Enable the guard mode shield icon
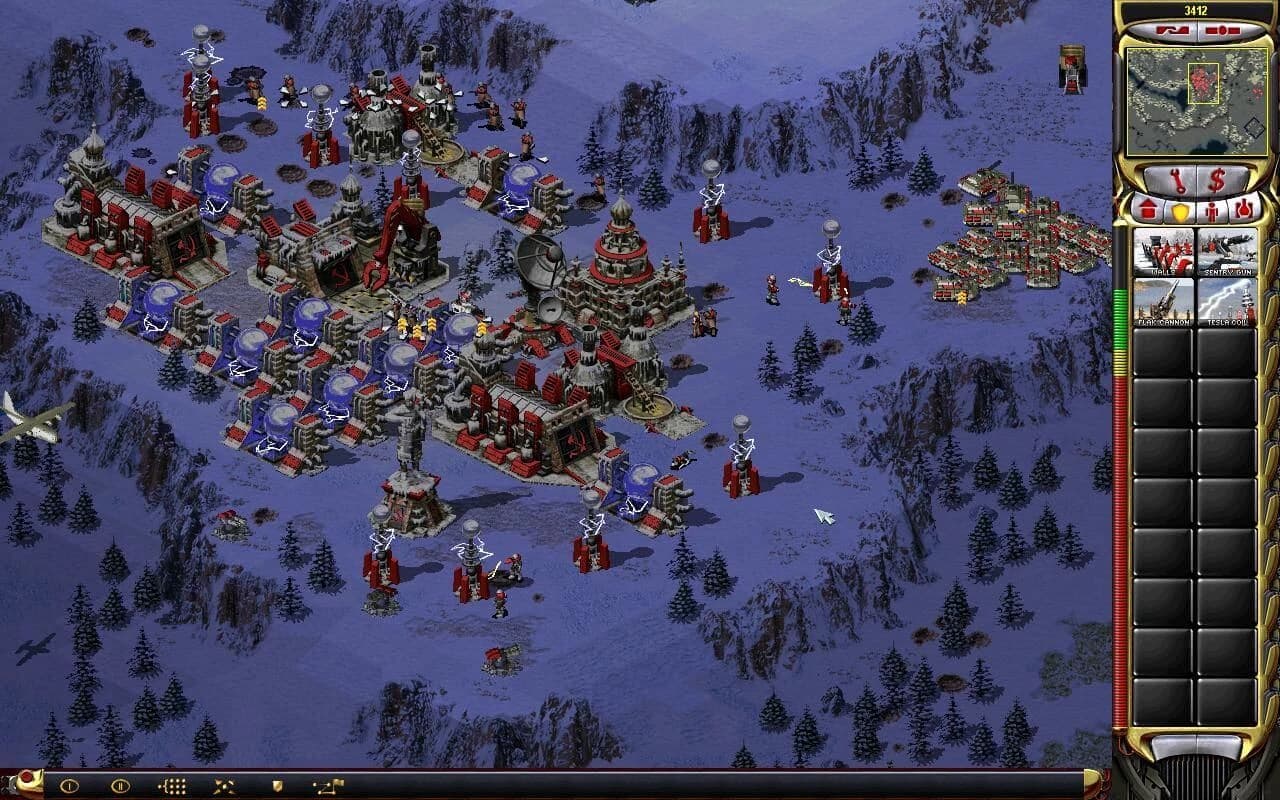 click(x=278, y=786)
